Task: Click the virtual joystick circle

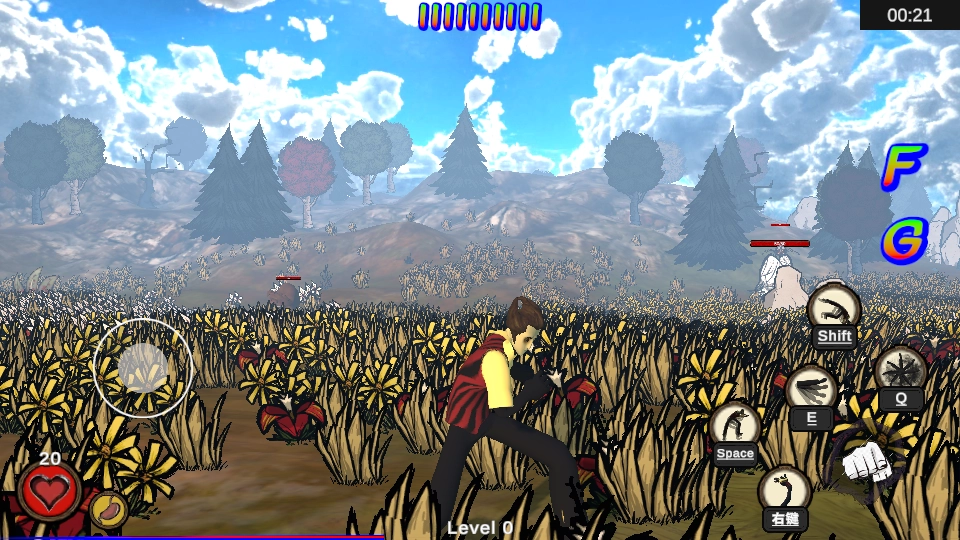Action: pyautogui.click(x=143, y=367)
